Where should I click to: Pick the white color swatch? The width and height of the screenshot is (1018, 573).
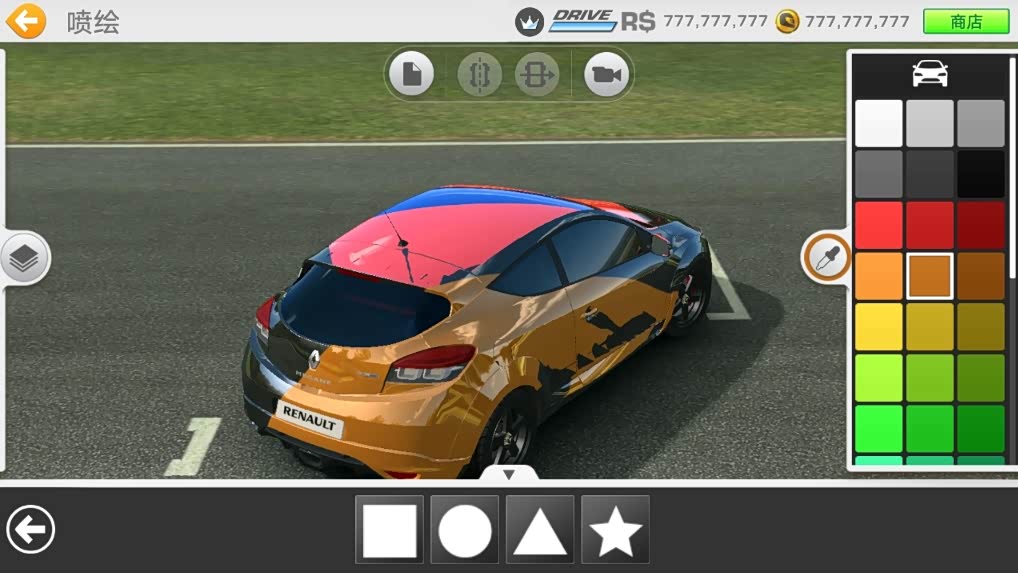879,123
